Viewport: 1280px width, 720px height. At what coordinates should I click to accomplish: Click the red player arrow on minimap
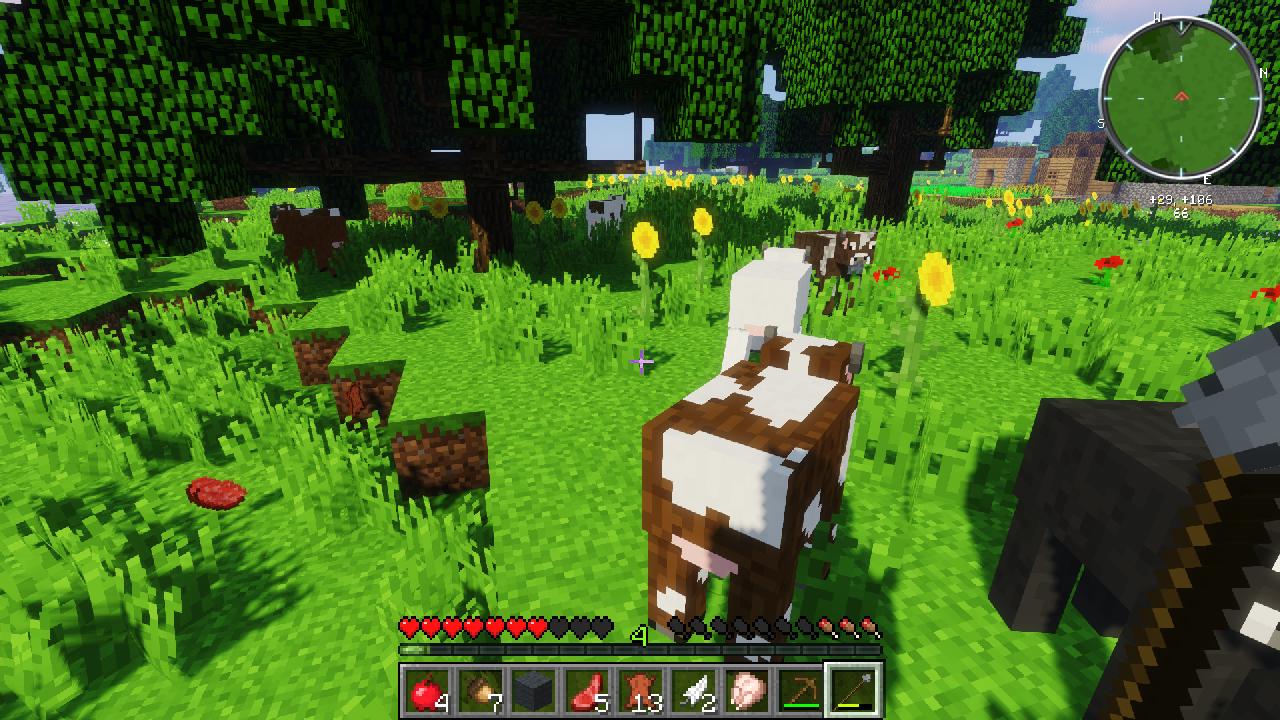(x=1181, y=96)
